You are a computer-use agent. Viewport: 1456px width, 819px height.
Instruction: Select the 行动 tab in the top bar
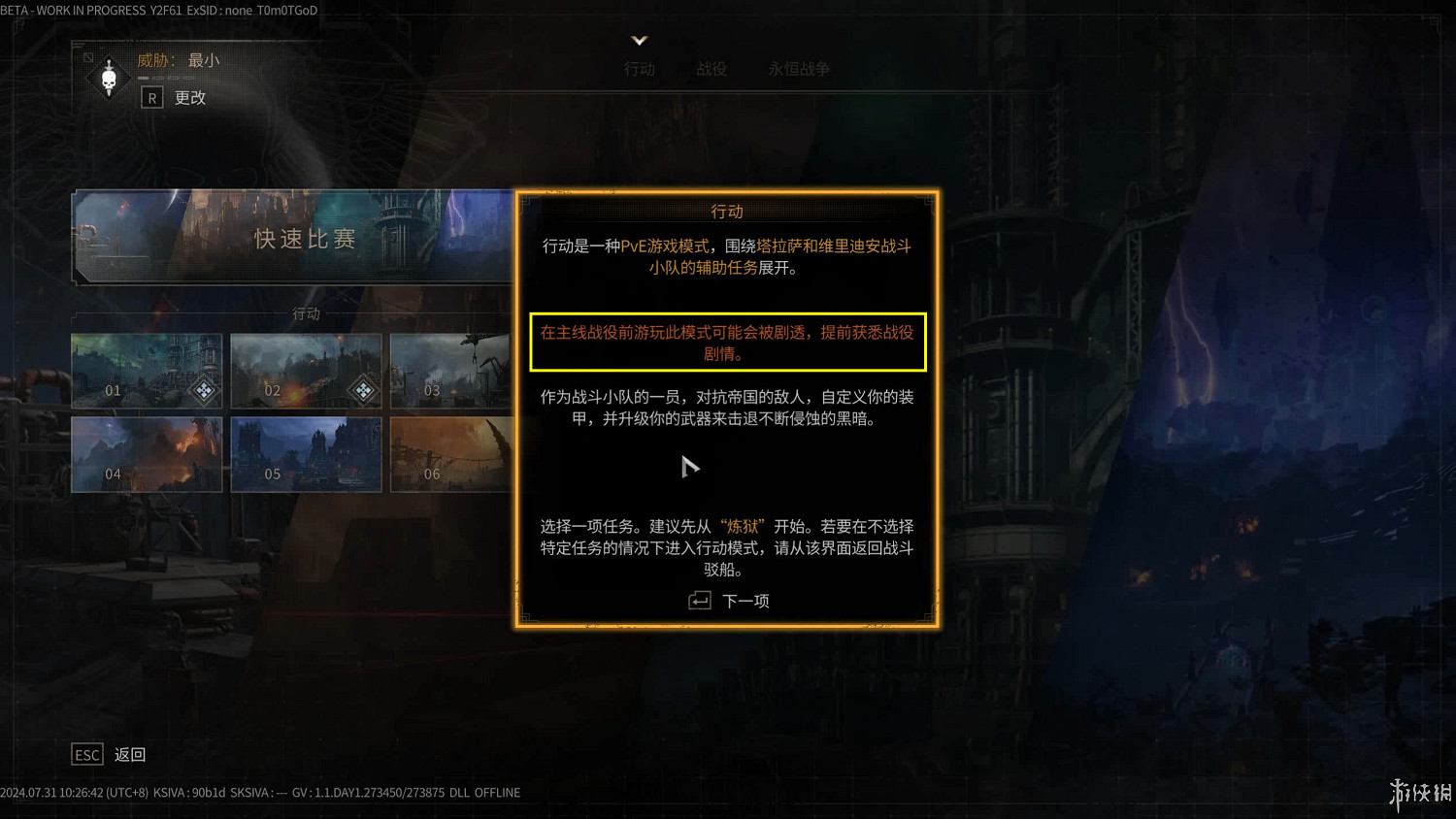click(639, 69)
